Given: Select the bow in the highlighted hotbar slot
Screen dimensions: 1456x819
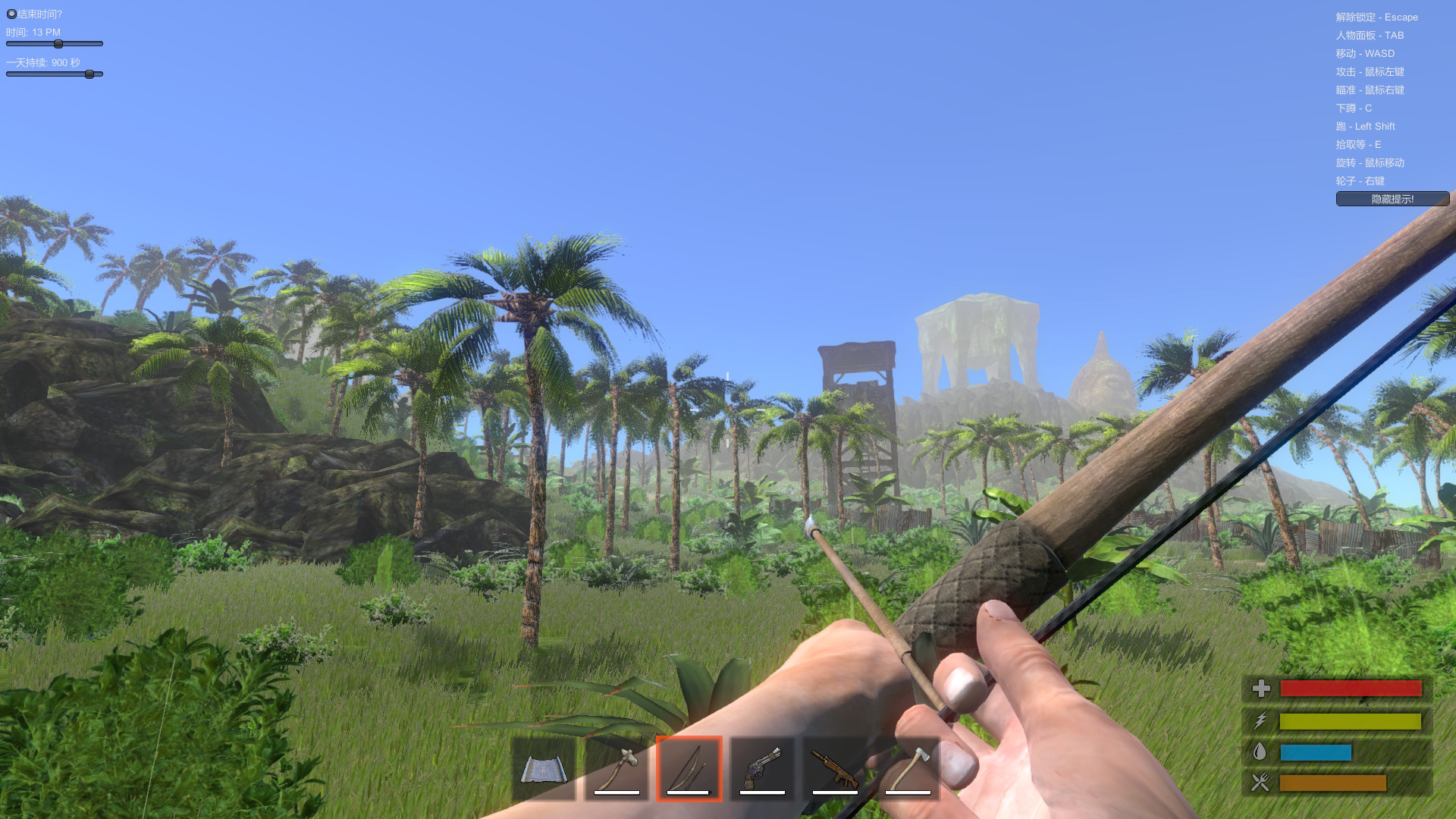Looking at the screenshot, I should coord(688,768).
